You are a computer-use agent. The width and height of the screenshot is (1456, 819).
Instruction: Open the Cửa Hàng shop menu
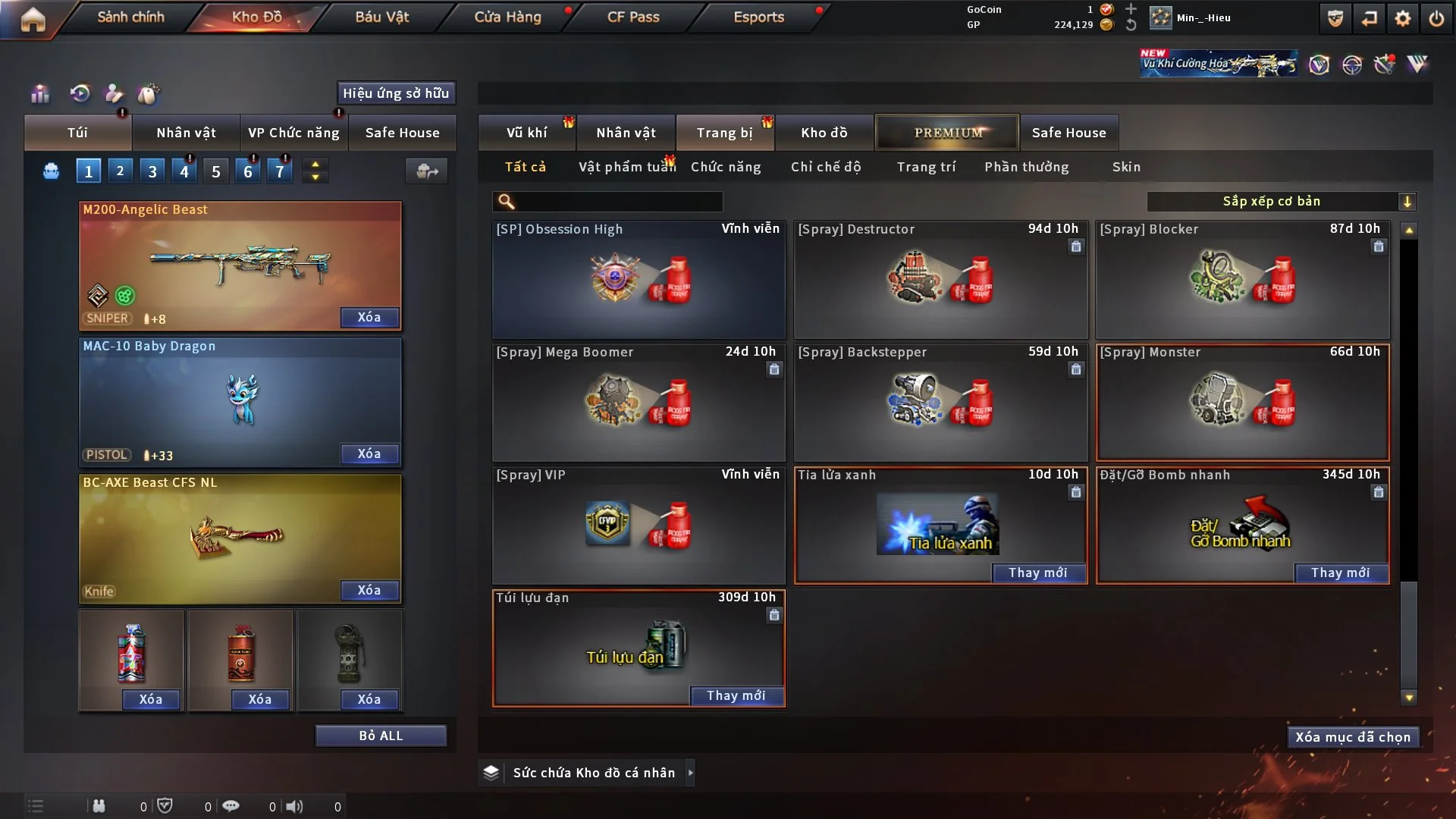(x=507, y=17)
